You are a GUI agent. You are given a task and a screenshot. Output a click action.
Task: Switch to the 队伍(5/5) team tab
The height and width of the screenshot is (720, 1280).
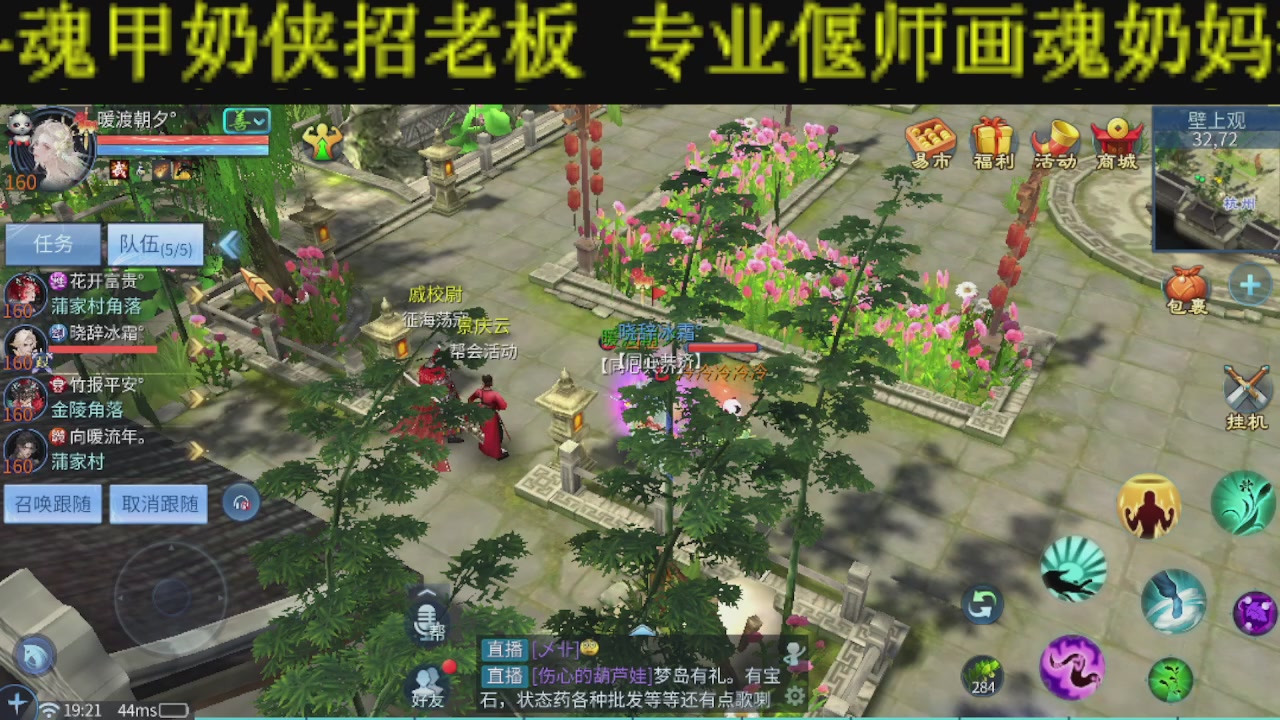click(155, 244)
